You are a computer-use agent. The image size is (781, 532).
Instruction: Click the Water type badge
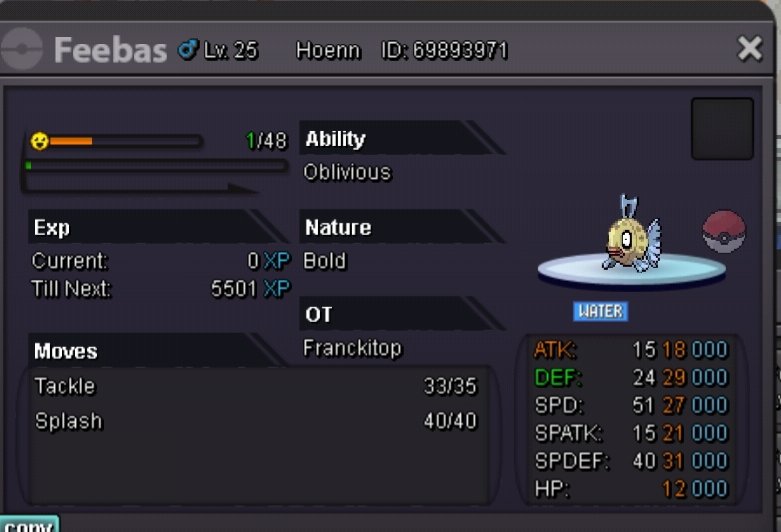600,311
